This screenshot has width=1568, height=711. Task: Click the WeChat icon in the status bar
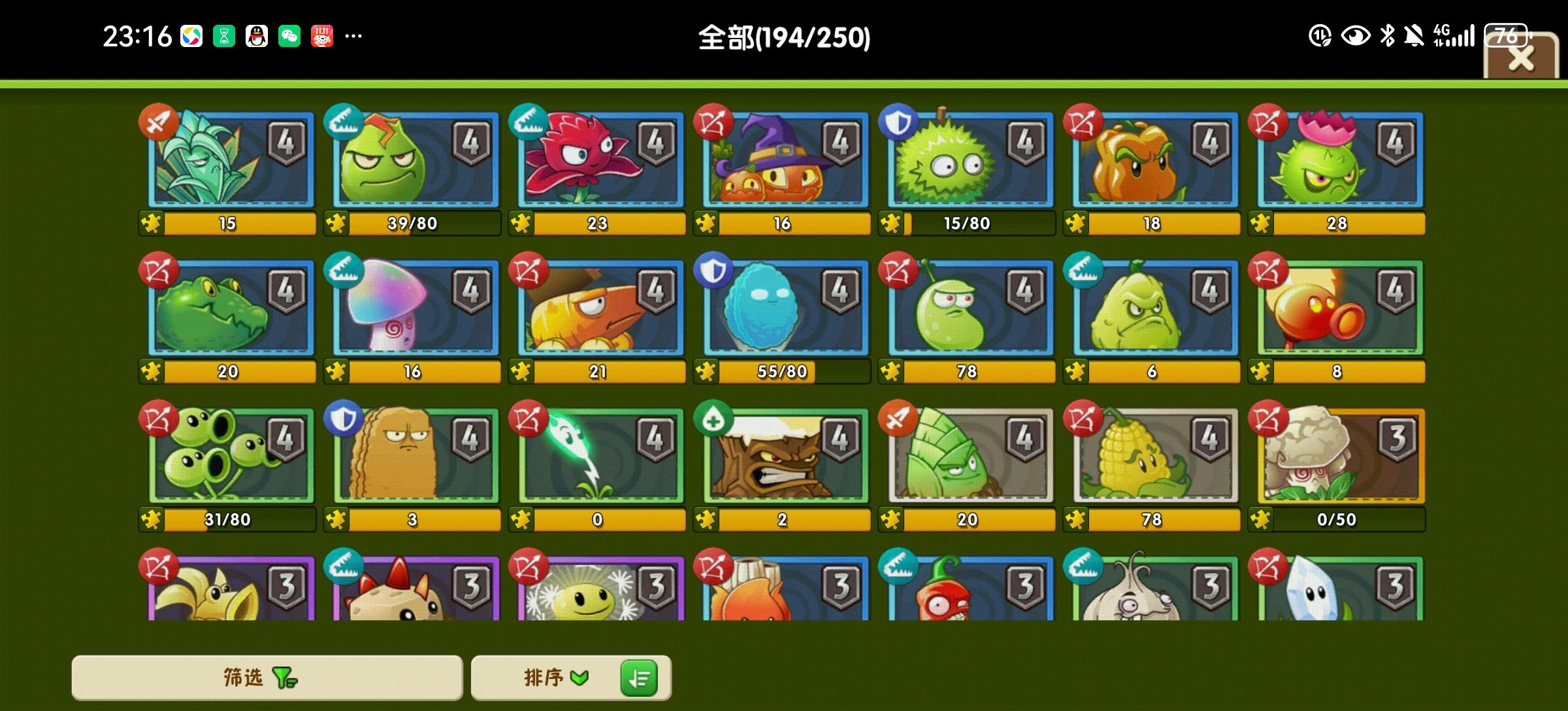[x=289, y=36]
